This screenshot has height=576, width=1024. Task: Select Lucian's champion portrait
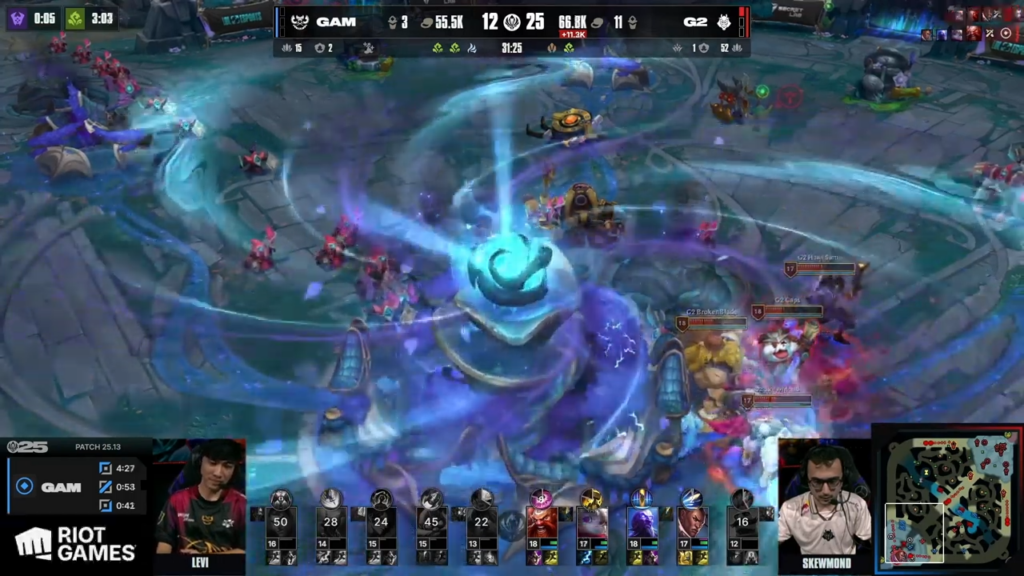click(691, 522)
